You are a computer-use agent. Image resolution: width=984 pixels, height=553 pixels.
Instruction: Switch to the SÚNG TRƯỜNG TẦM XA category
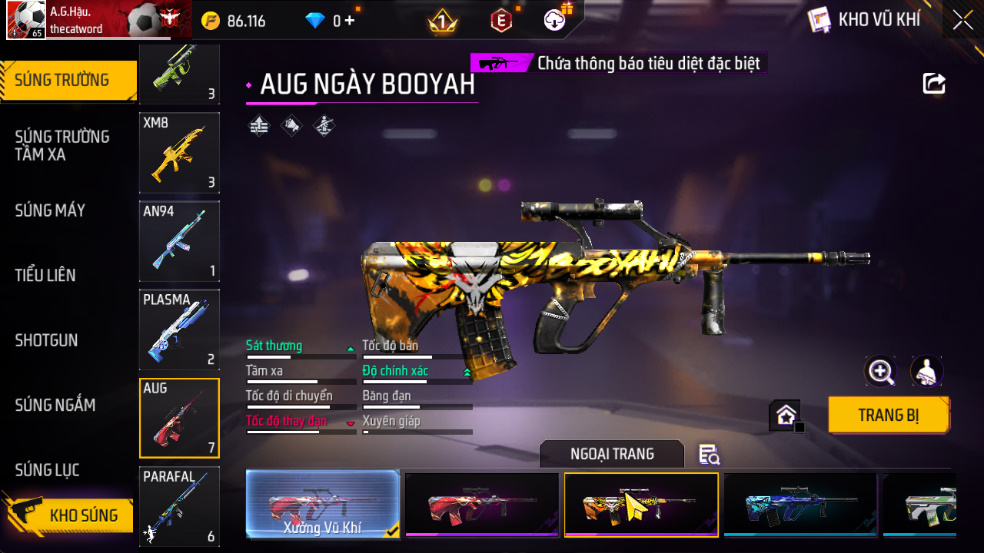point(62,145)
